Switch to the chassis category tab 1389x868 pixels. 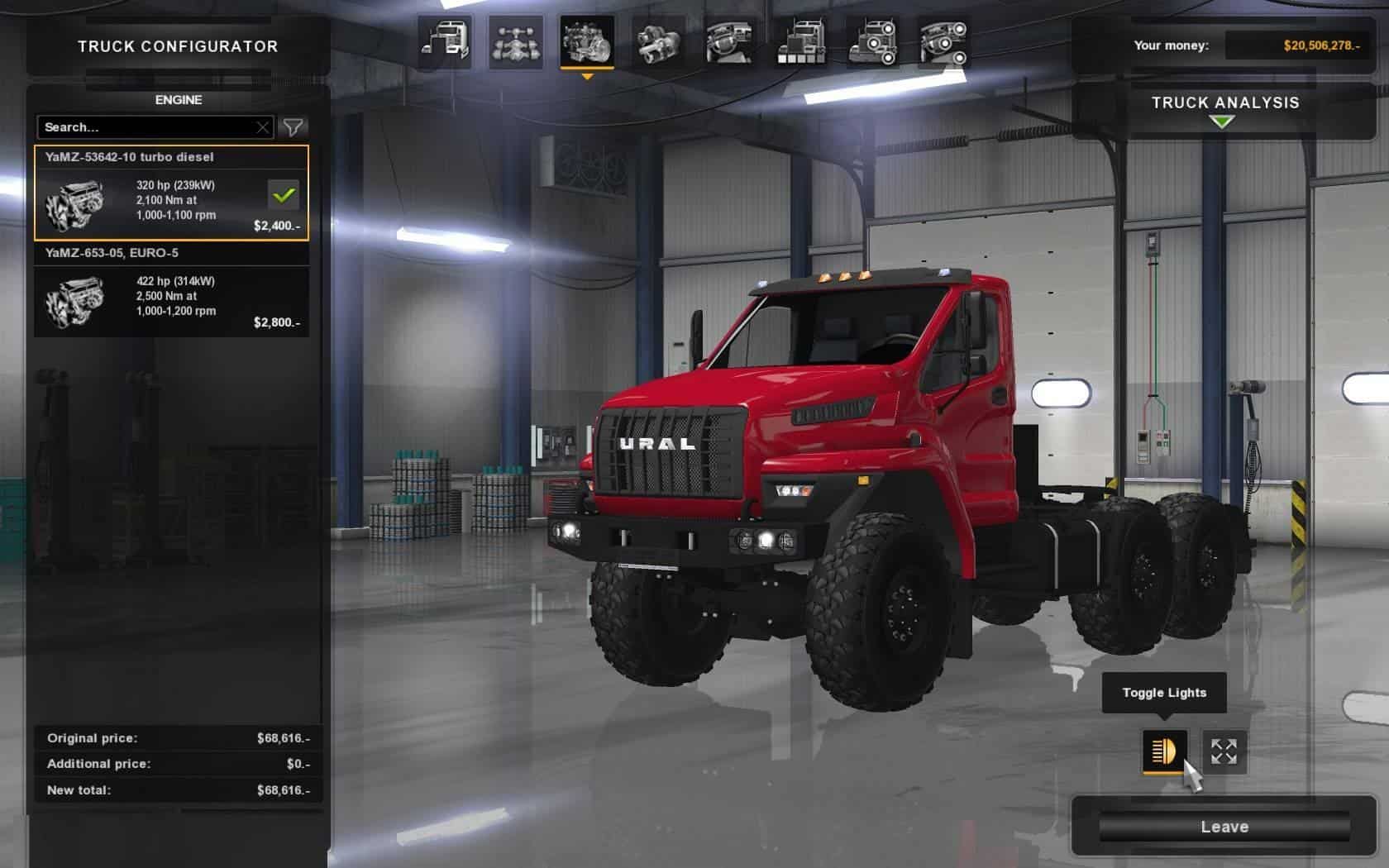516,41
